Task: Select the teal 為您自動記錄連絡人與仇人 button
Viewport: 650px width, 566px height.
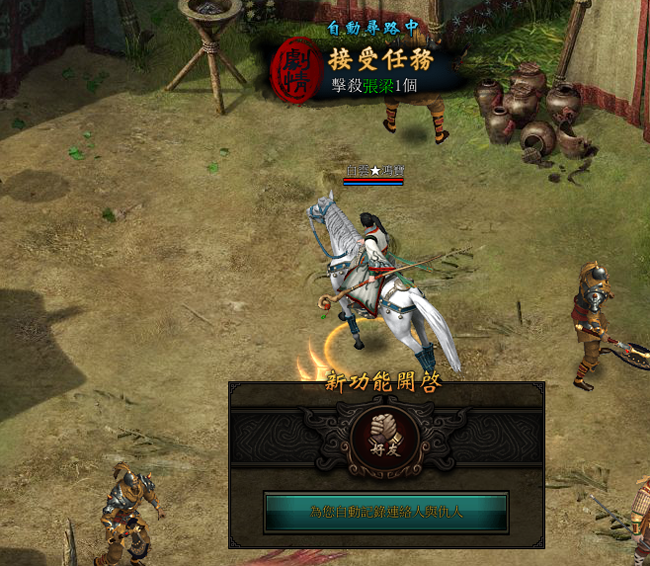Action: click(x=386, y=512)
